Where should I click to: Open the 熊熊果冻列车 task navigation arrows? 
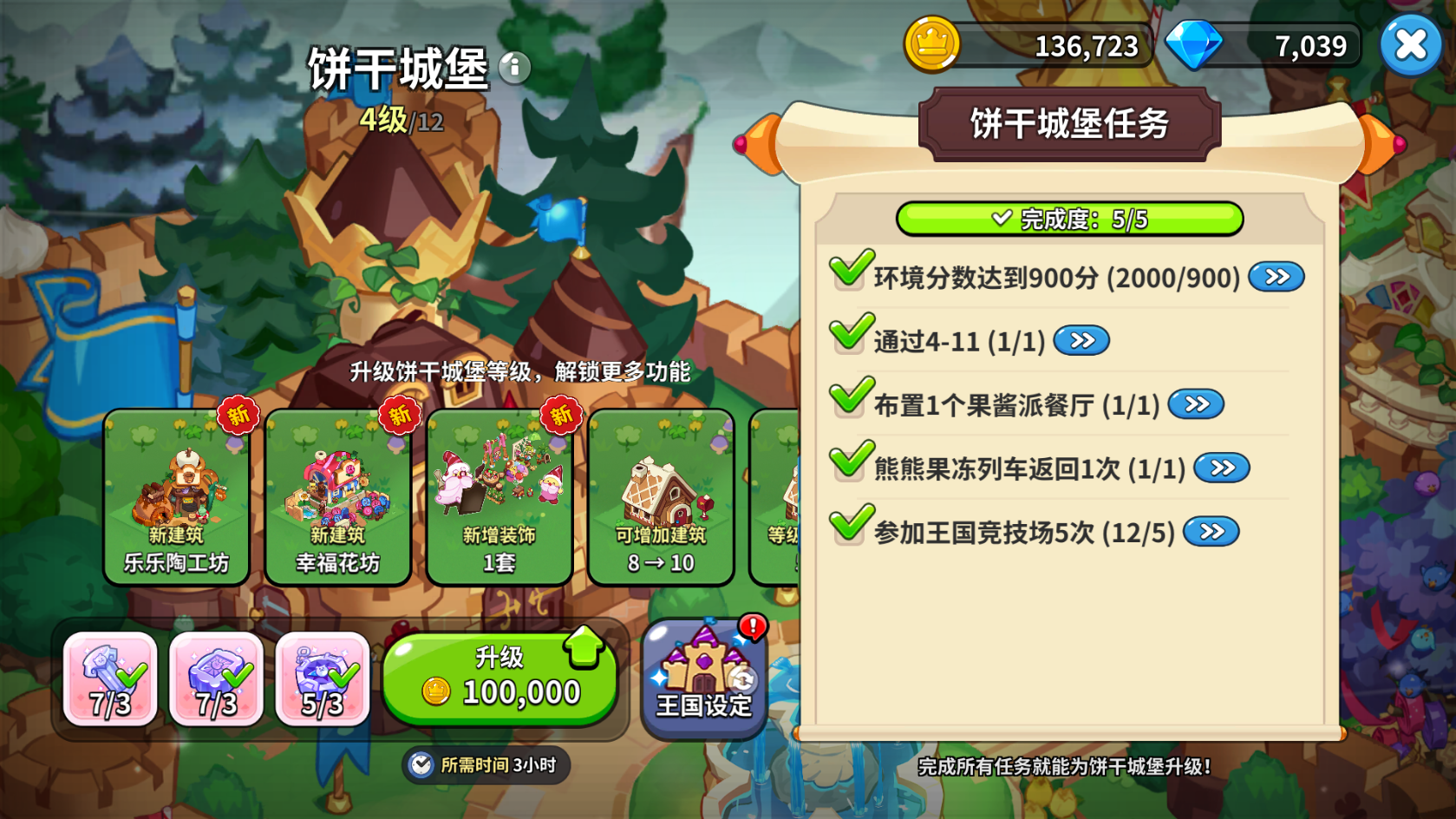pos(1223,465)
